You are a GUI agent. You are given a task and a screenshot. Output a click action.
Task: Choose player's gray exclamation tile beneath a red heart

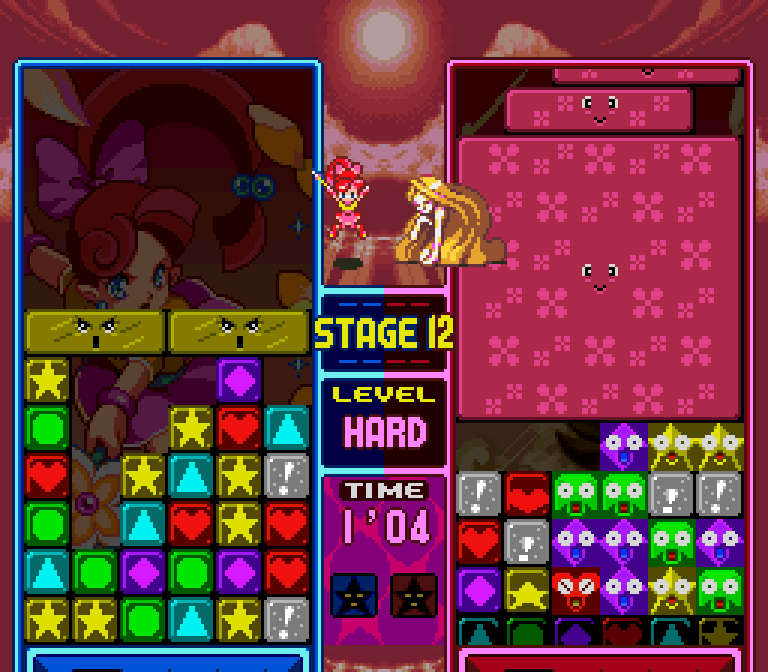point(287,620)
